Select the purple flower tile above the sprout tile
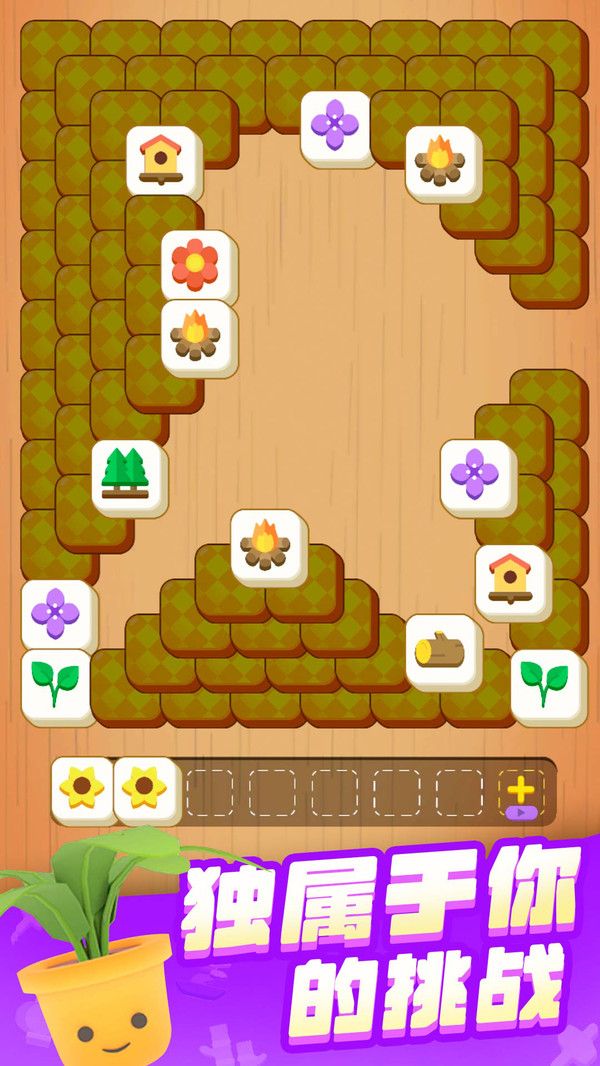This screenshot has height=1066, width=600. point(58,612)
